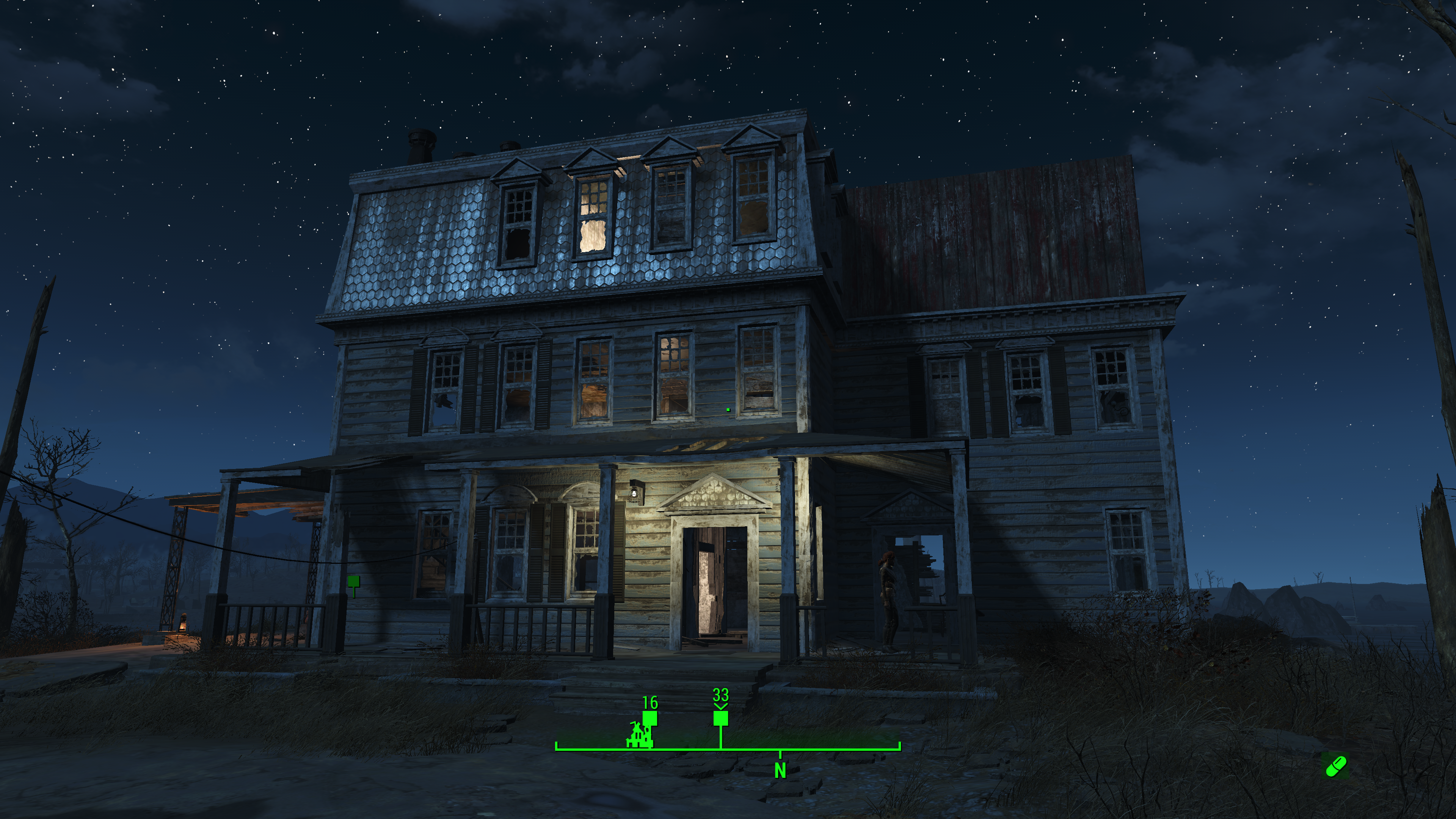Viewport: 1456px width, 819px height.
Task: Select the compass marker labeled 33
Action: [x=720, y=719]
